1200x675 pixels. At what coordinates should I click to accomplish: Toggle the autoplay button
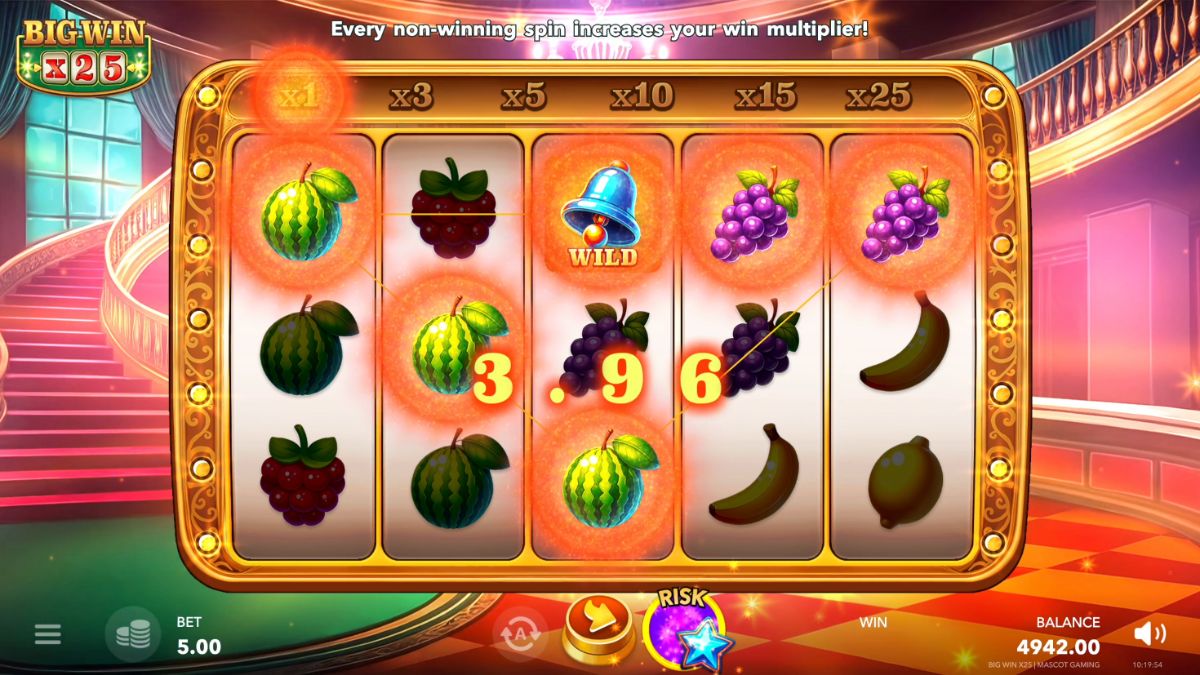click(520, 634)
